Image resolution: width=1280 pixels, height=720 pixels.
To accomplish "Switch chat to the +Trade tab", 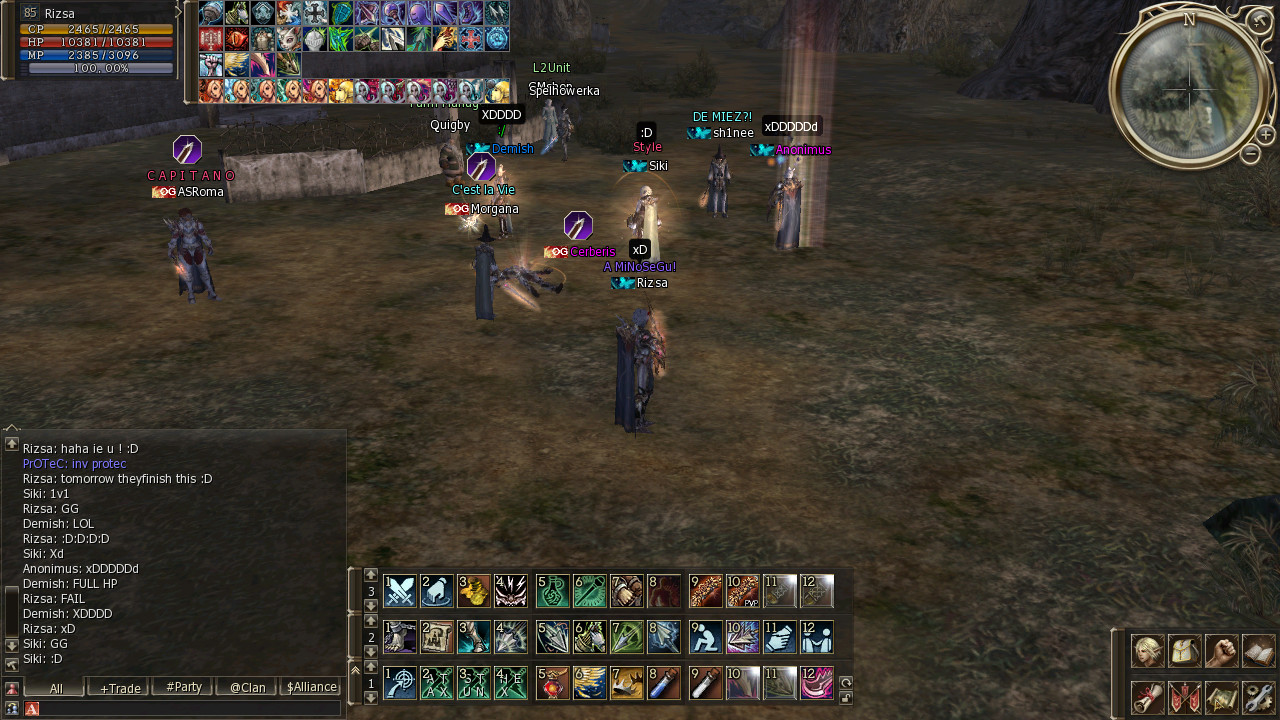I will [119, 687].
